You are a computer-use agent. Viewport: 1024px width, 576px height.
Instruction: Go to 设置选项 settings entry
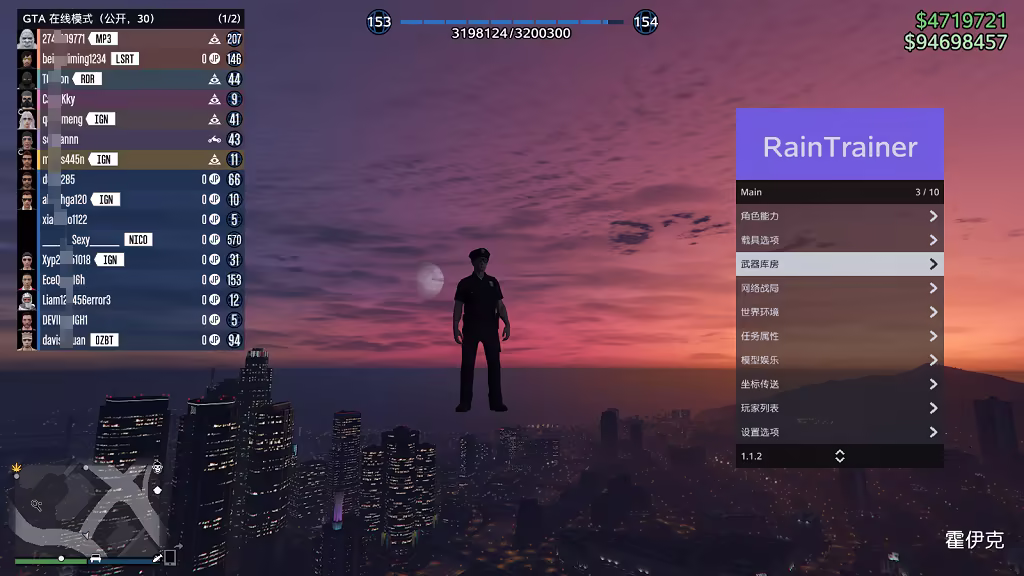[x=839, y=432]
